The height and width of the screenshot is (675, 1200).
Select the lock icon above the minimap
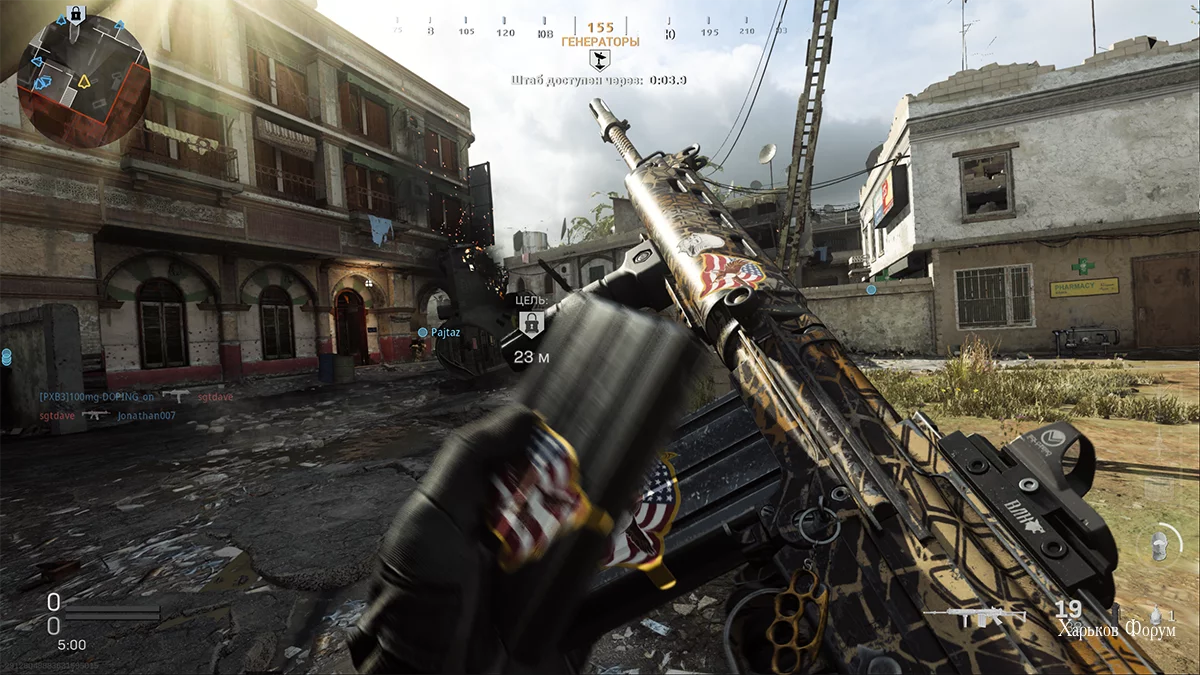pos(74,14)
